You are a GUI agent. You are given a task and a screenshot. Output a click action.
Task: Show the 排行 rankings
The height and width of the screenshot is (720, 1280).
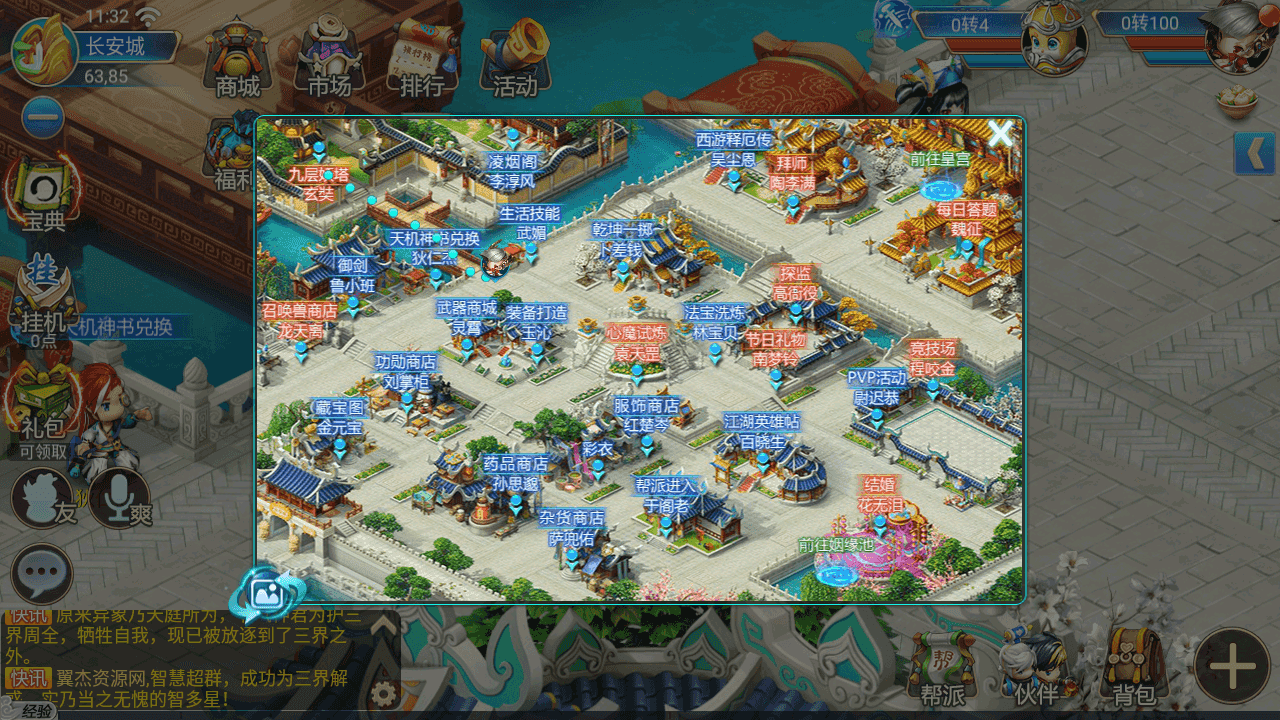click(422, 60)
